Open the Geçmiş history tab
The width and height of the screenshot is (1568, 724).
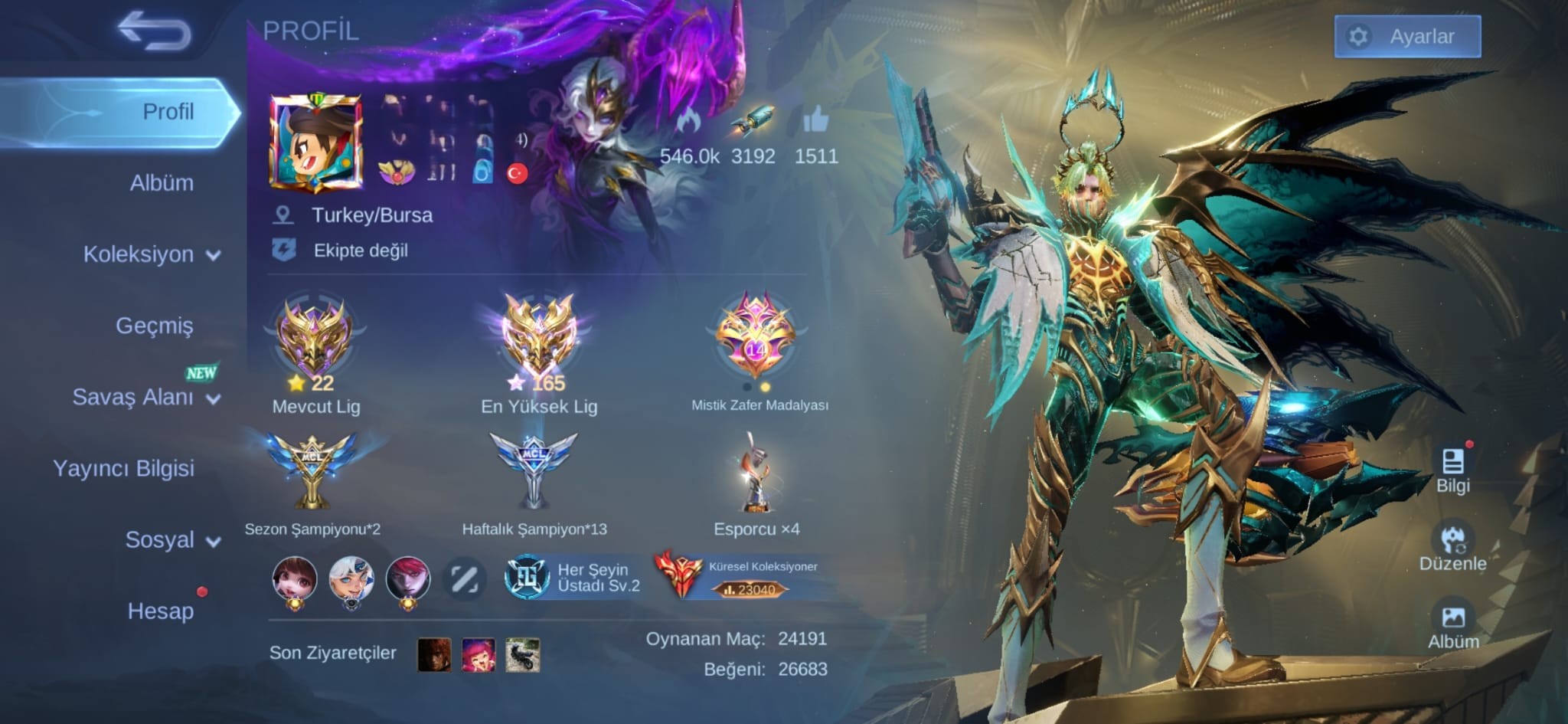tap(154, 326)
